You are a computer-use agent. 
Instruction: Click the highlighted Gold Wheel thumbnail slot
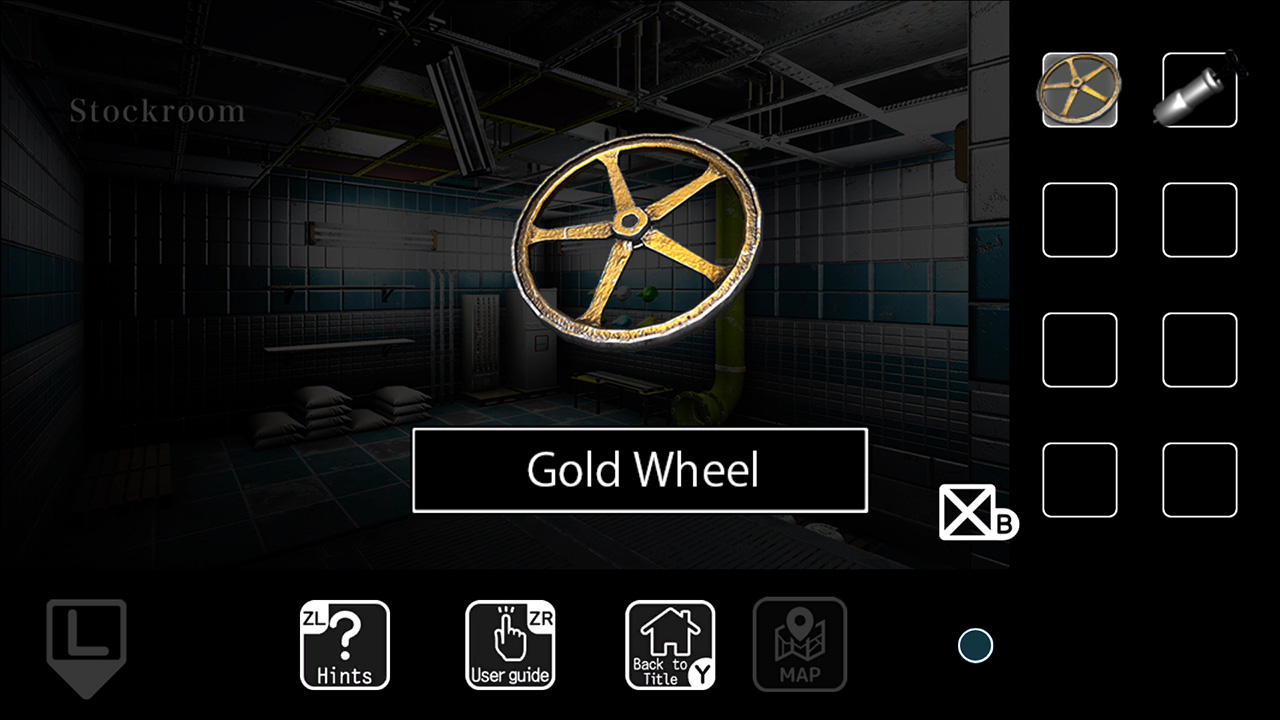point(1080,90)
